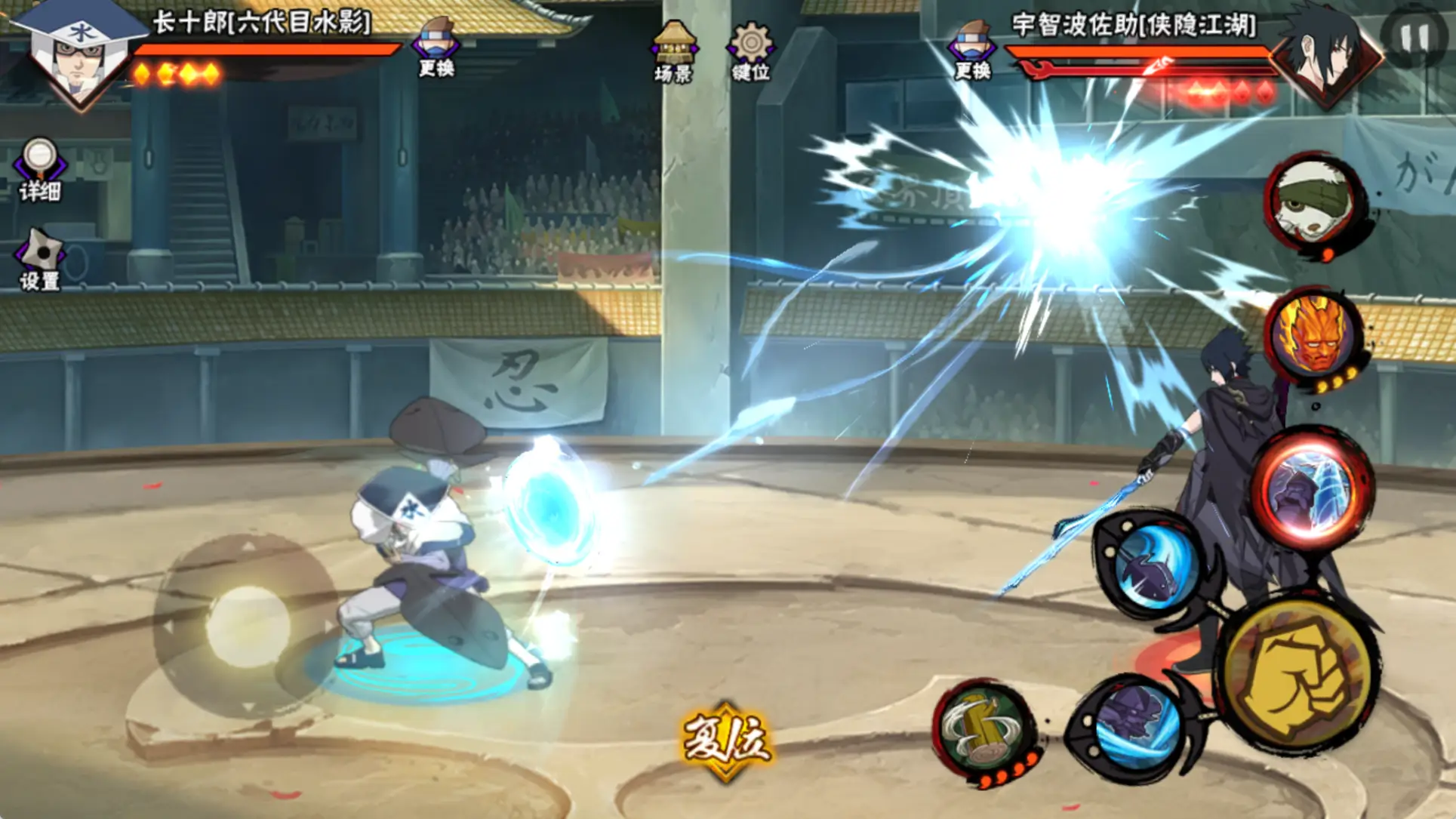Pause the battle
1456x819 pixels.
tap(1414, 36)
